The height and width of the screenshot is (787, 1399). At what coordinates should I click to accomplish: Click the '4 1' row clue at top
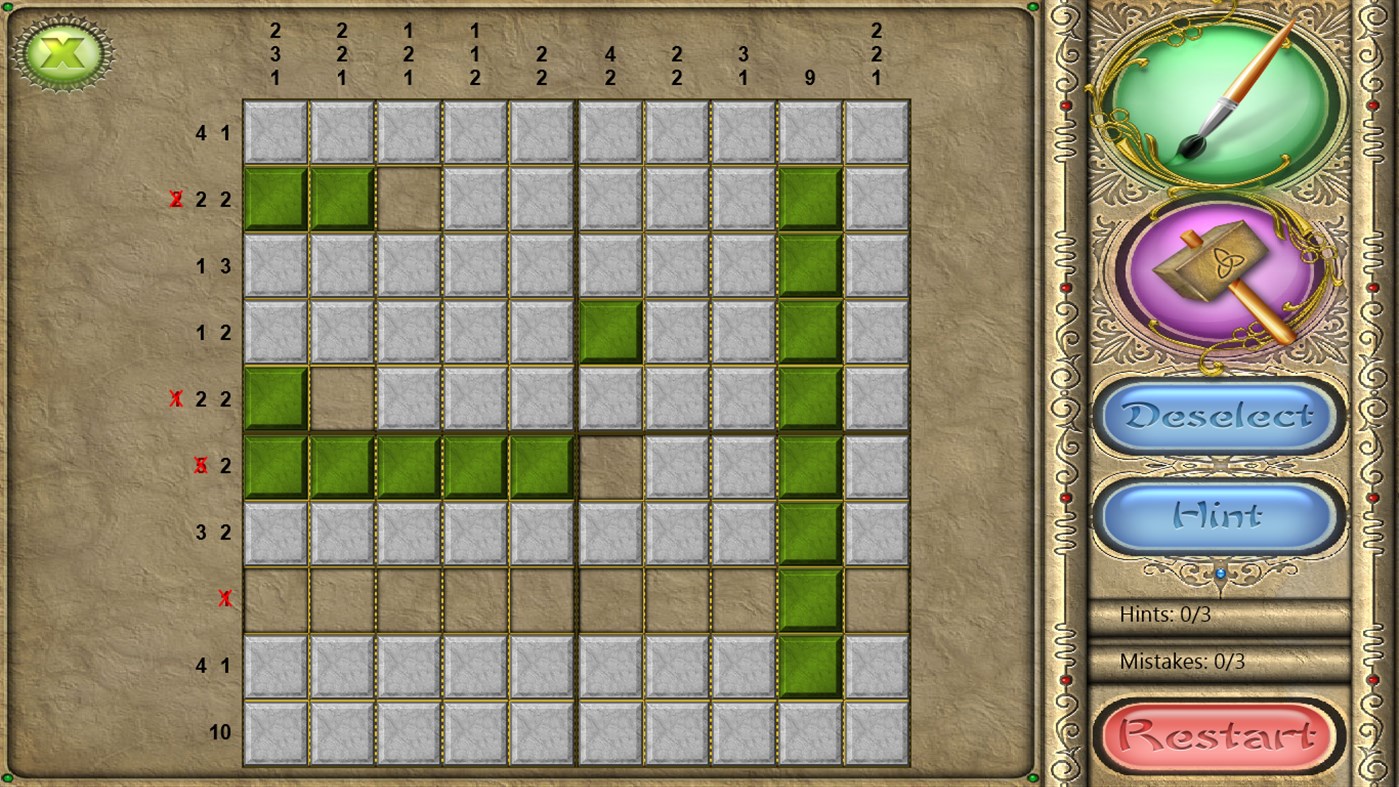click(213, 133)
